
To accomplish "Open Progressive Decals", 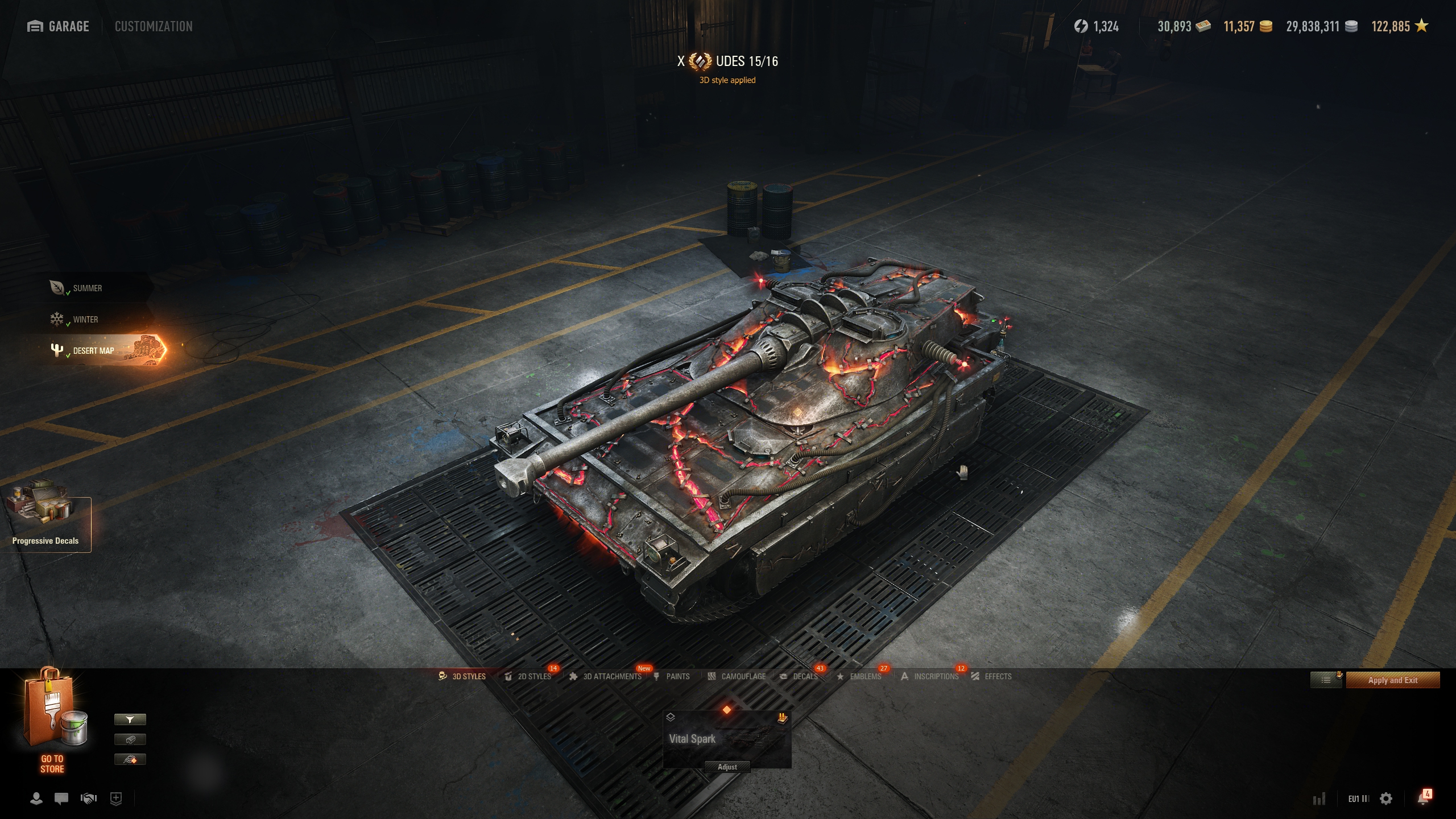I will coord(45,522).
